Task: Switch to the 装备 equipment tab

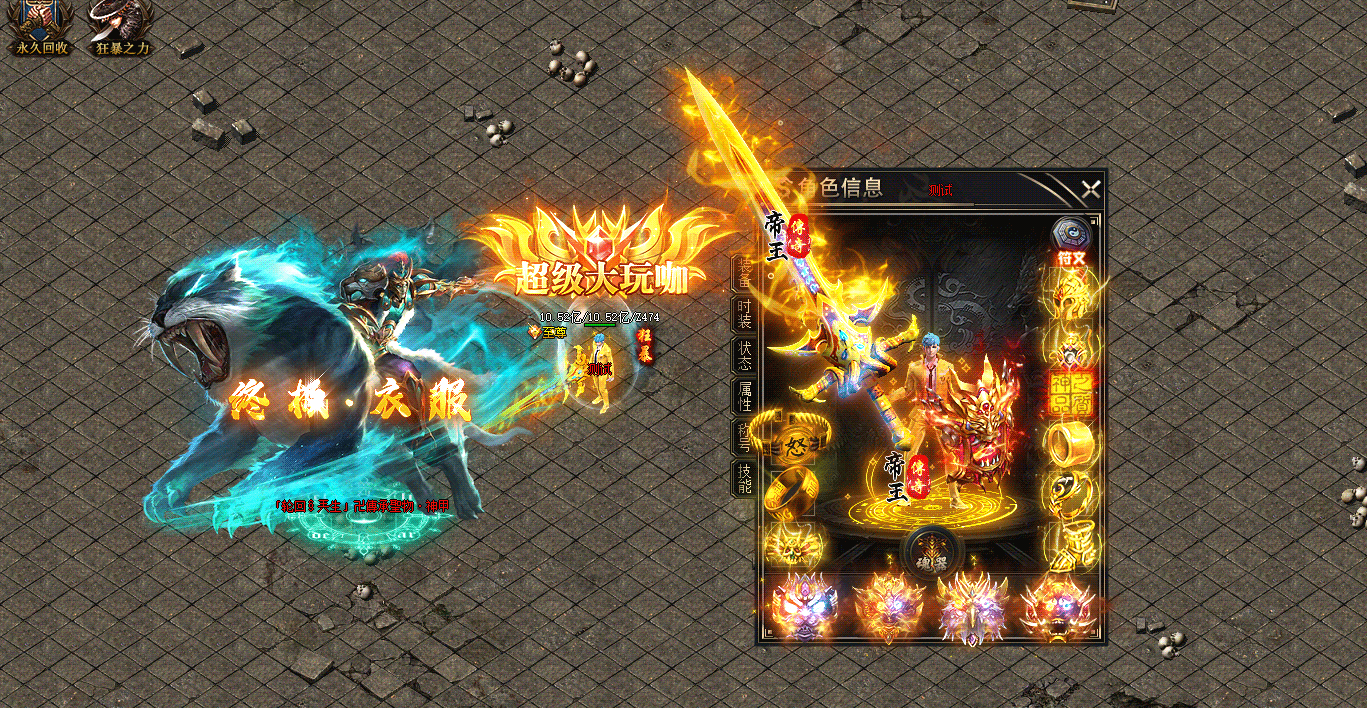Action: pyautogui.click(x=745, y=273)
